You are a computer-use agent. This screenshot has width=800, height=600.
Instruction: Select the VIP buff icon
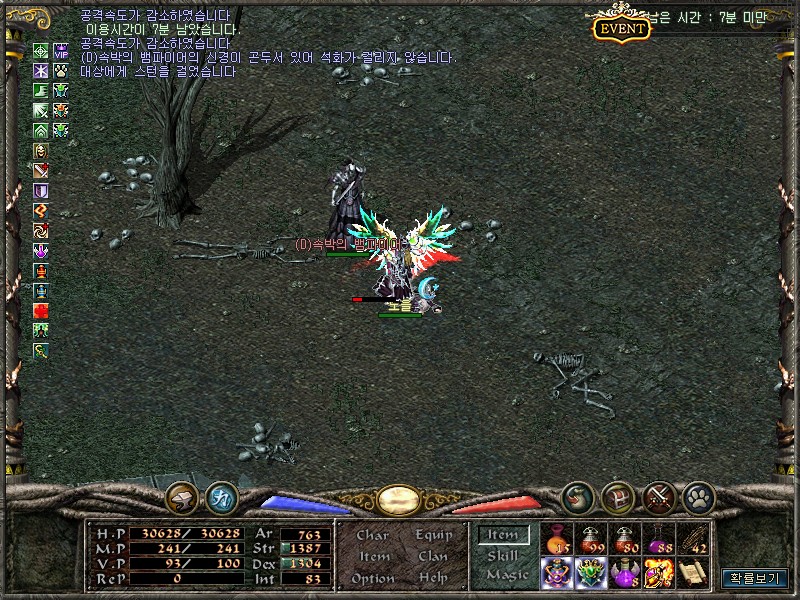click(60, 51)
